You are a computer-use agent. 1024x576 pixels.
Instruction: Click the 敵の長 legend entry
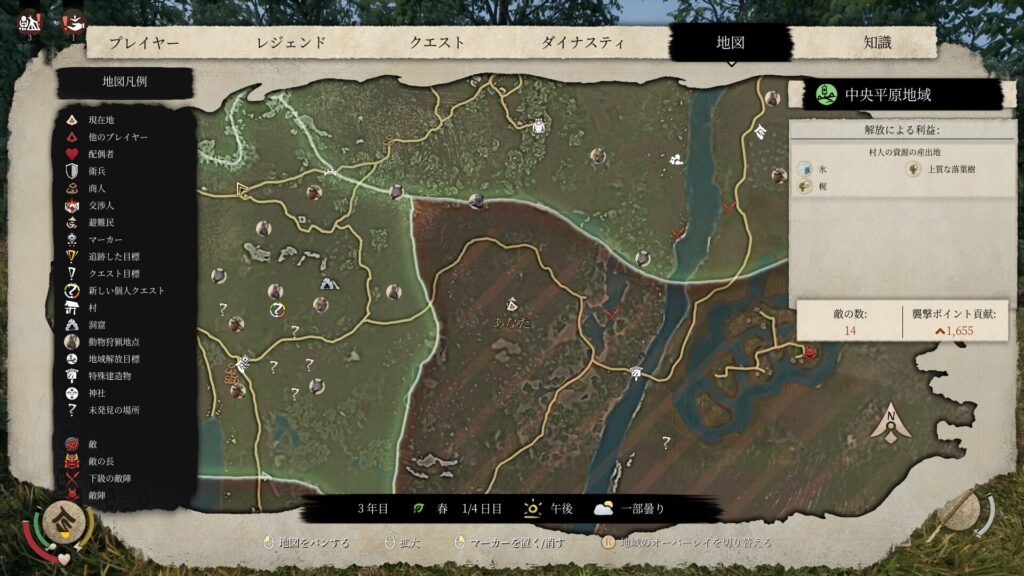[x=103, y=461]
